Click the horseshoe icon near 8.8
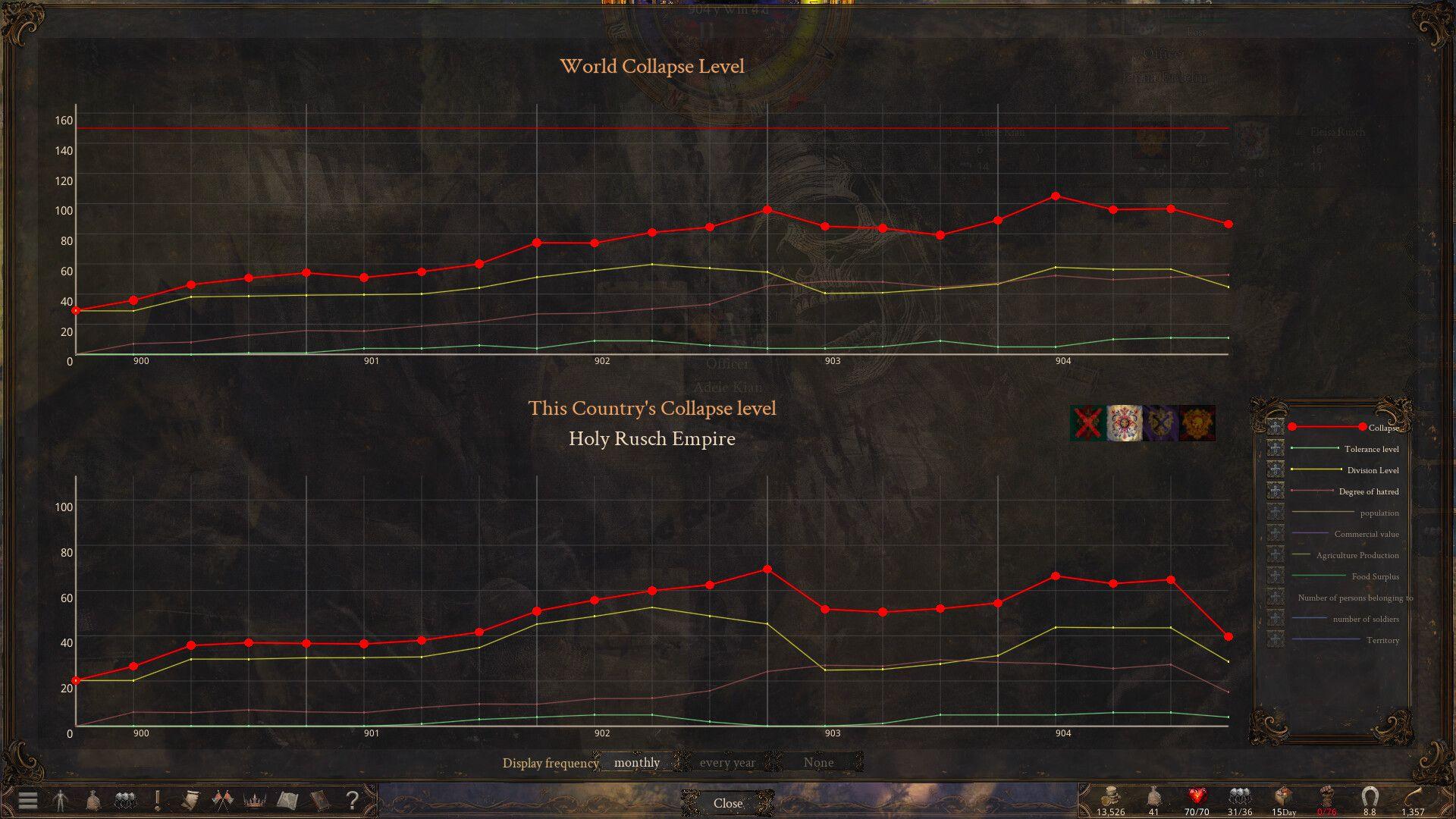1456x819 pixels. 1370,795
